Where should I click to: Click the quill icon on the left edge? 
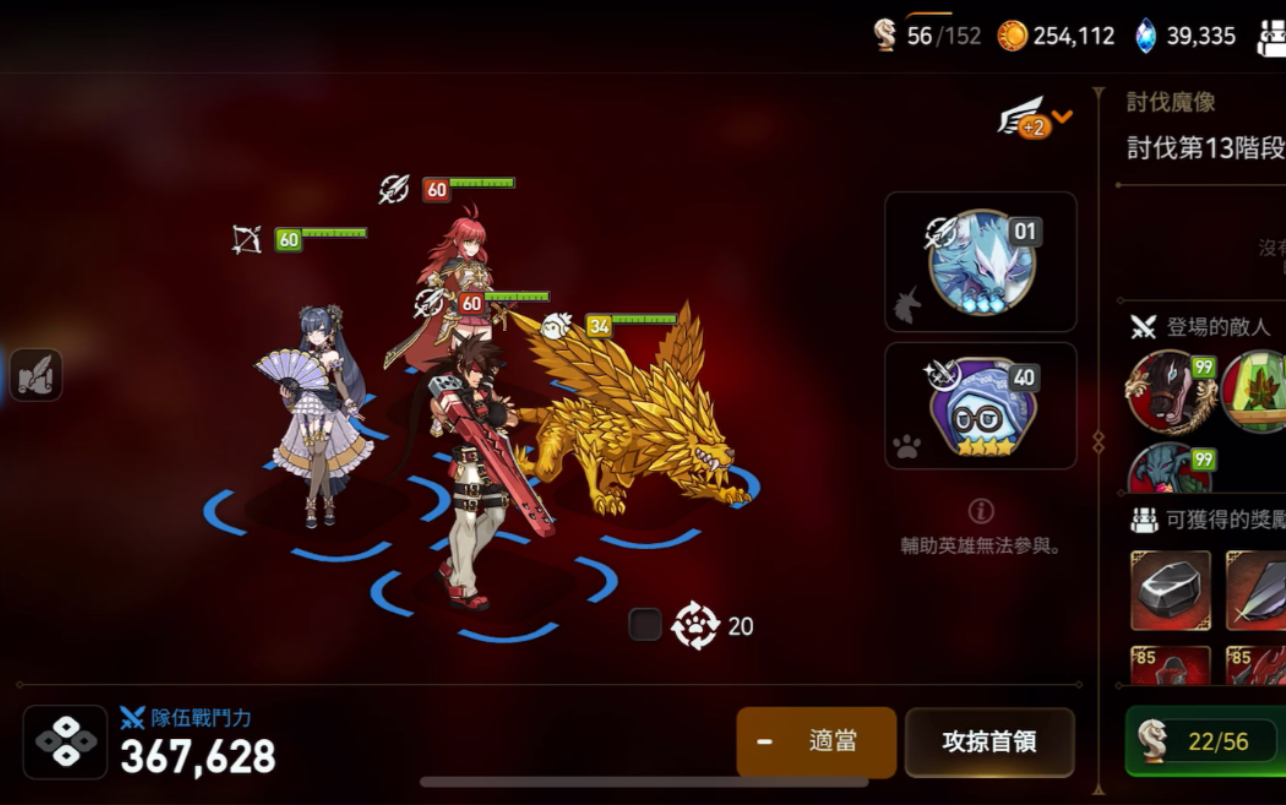(x=35, y=374)
